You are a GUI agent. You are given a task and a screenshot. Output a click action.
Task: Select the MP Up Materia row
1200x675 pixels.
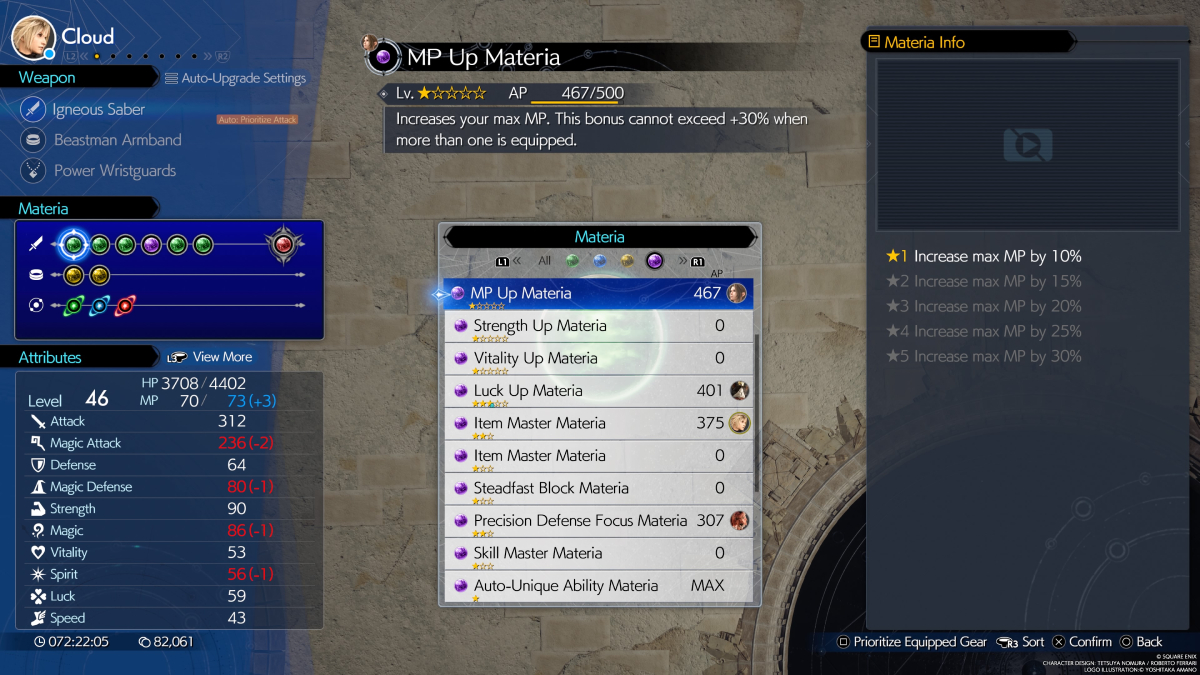click(597, 294)
